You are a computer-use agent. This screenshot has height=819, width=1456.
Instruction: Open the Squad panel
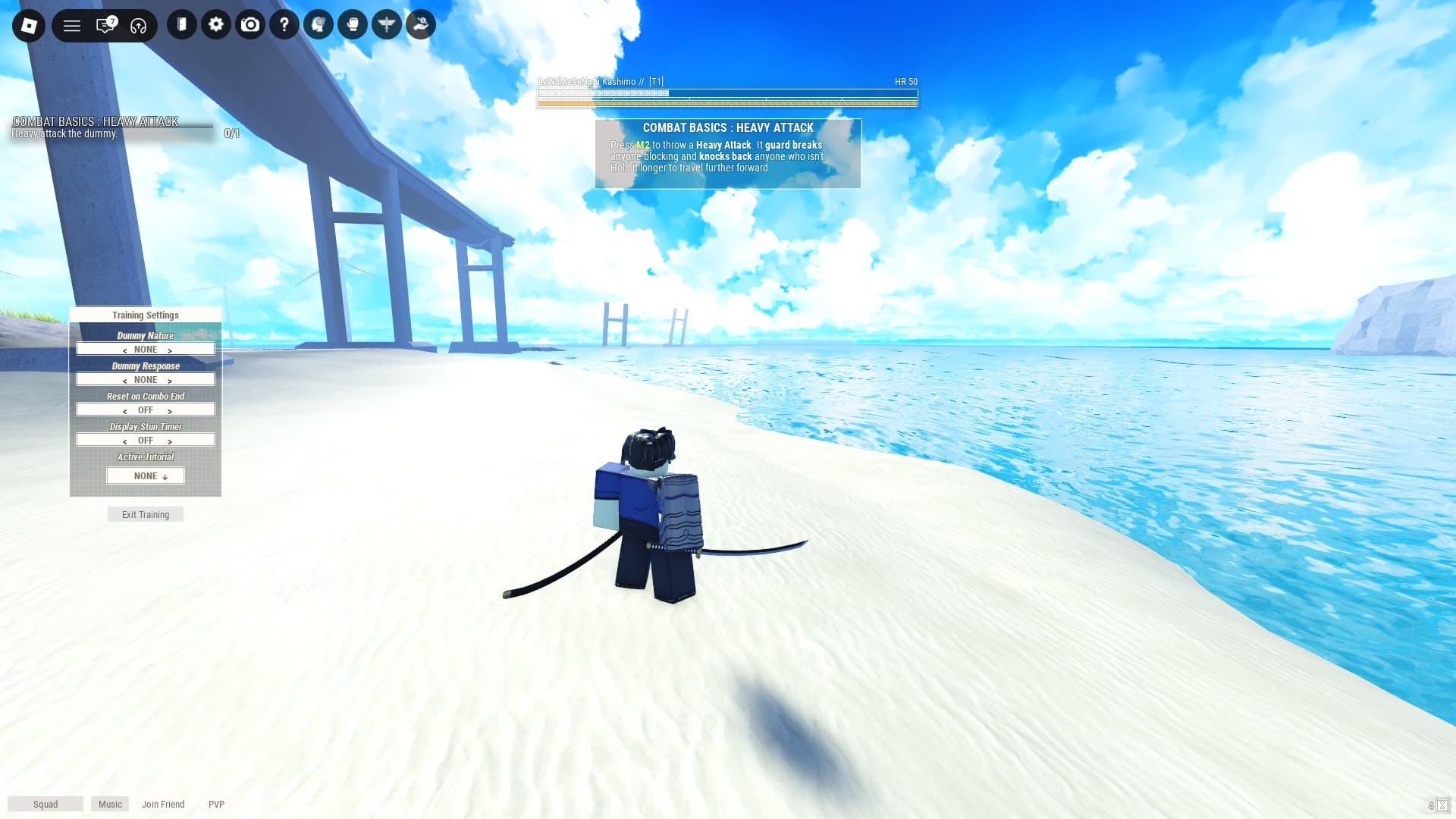point(45,805)
